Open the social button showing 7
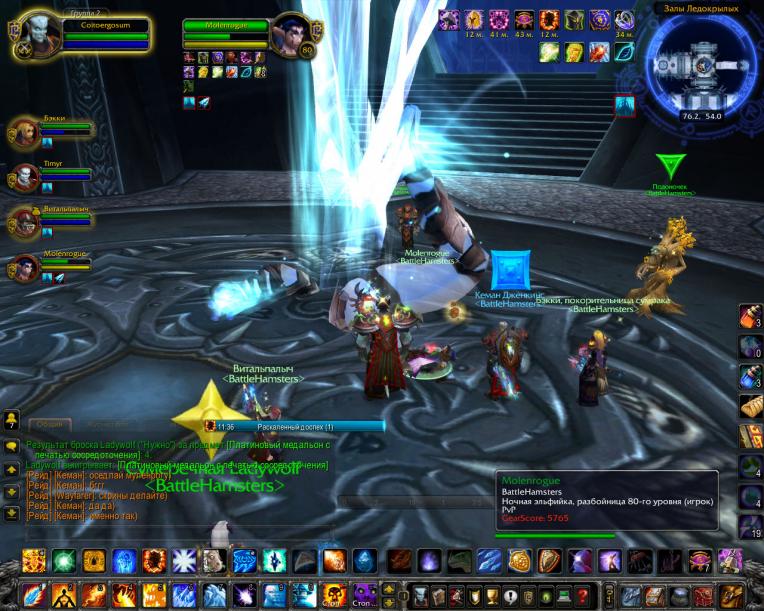Viewport: 764px width, 611px height. (11, 420)
